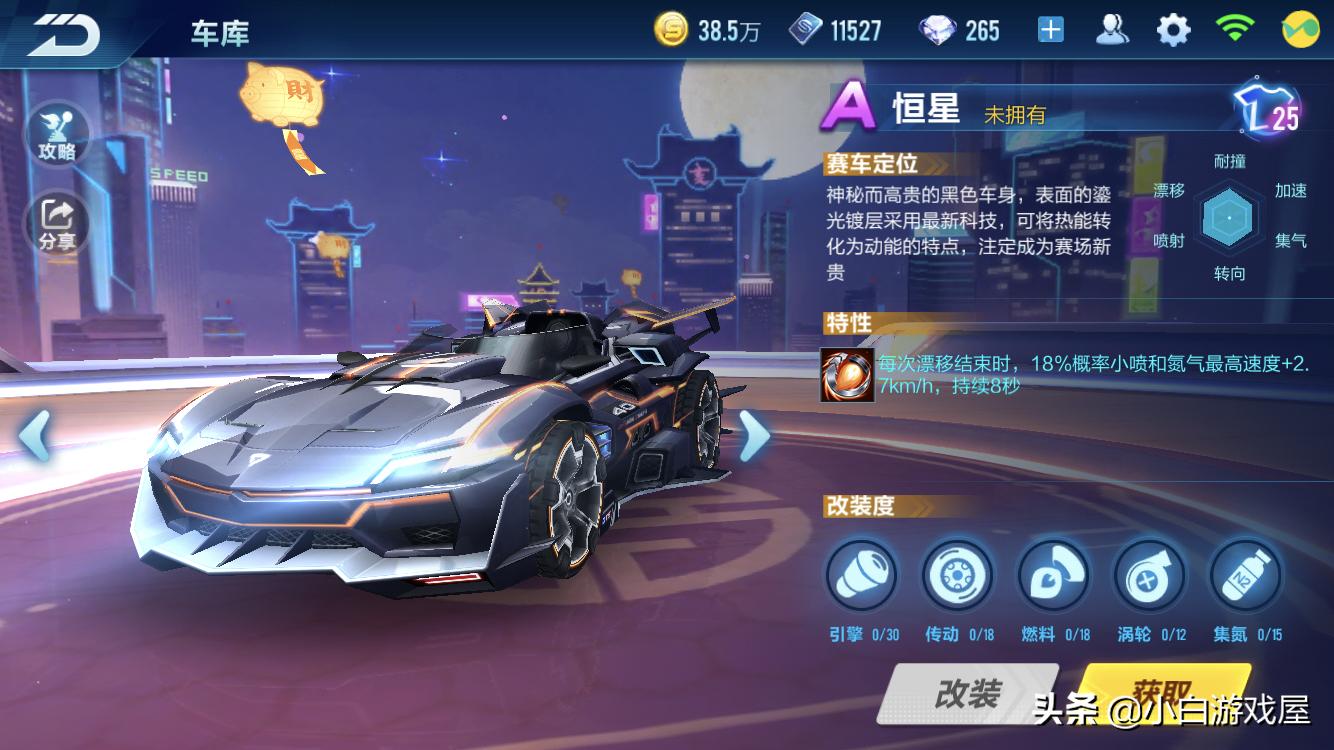This screenshot has width=1334, height=750.
Task: Check the network signal wifi icon
Action: [x=1234, y=30]
